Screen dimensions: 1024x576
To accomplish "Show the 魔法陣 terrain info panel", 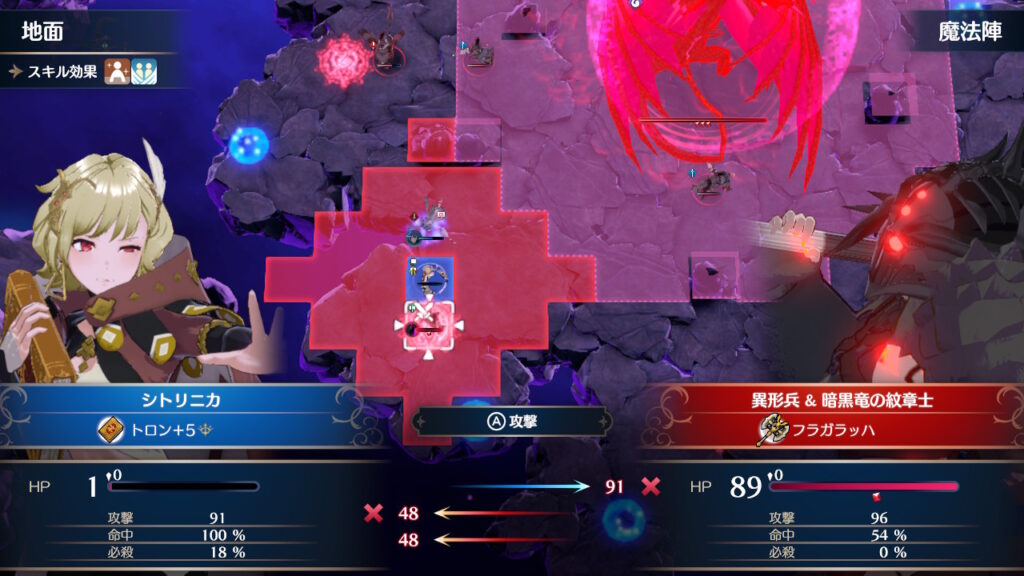I will [967, 31].
